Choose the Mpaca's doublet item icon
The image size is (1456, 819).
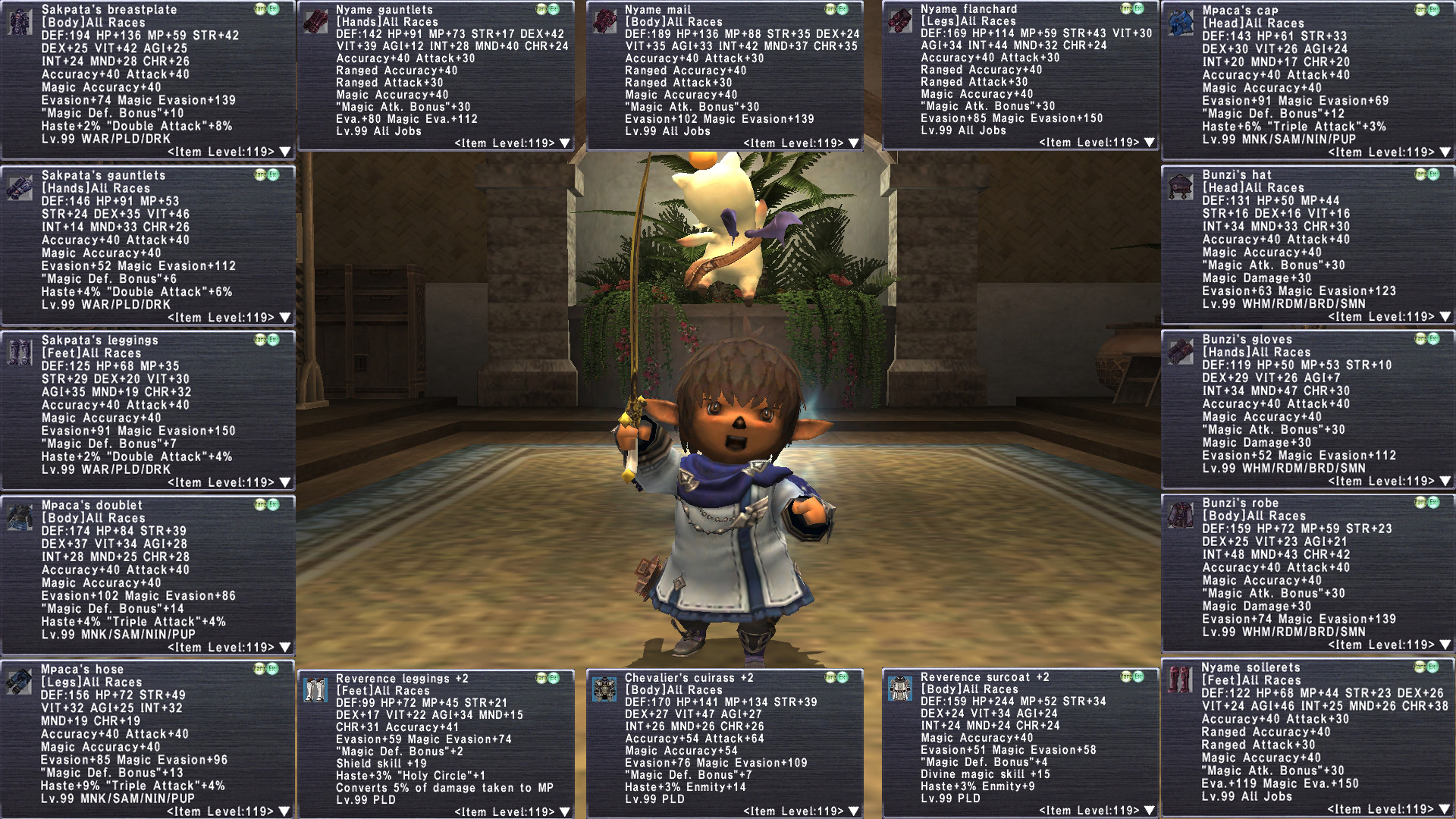click(20, 516)
